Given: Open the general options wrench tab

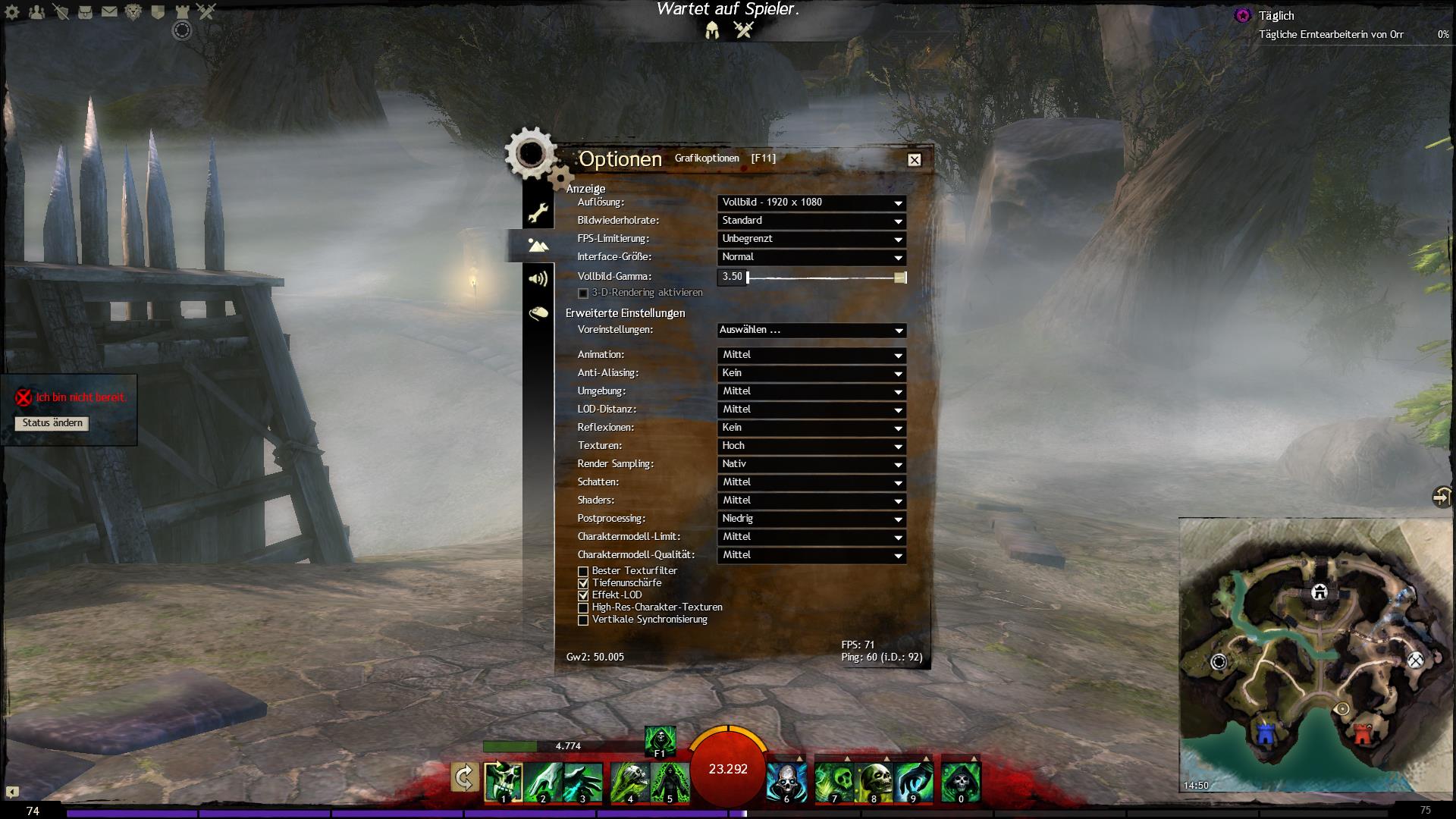Looking at the screenshot, I should coord(538,212).
